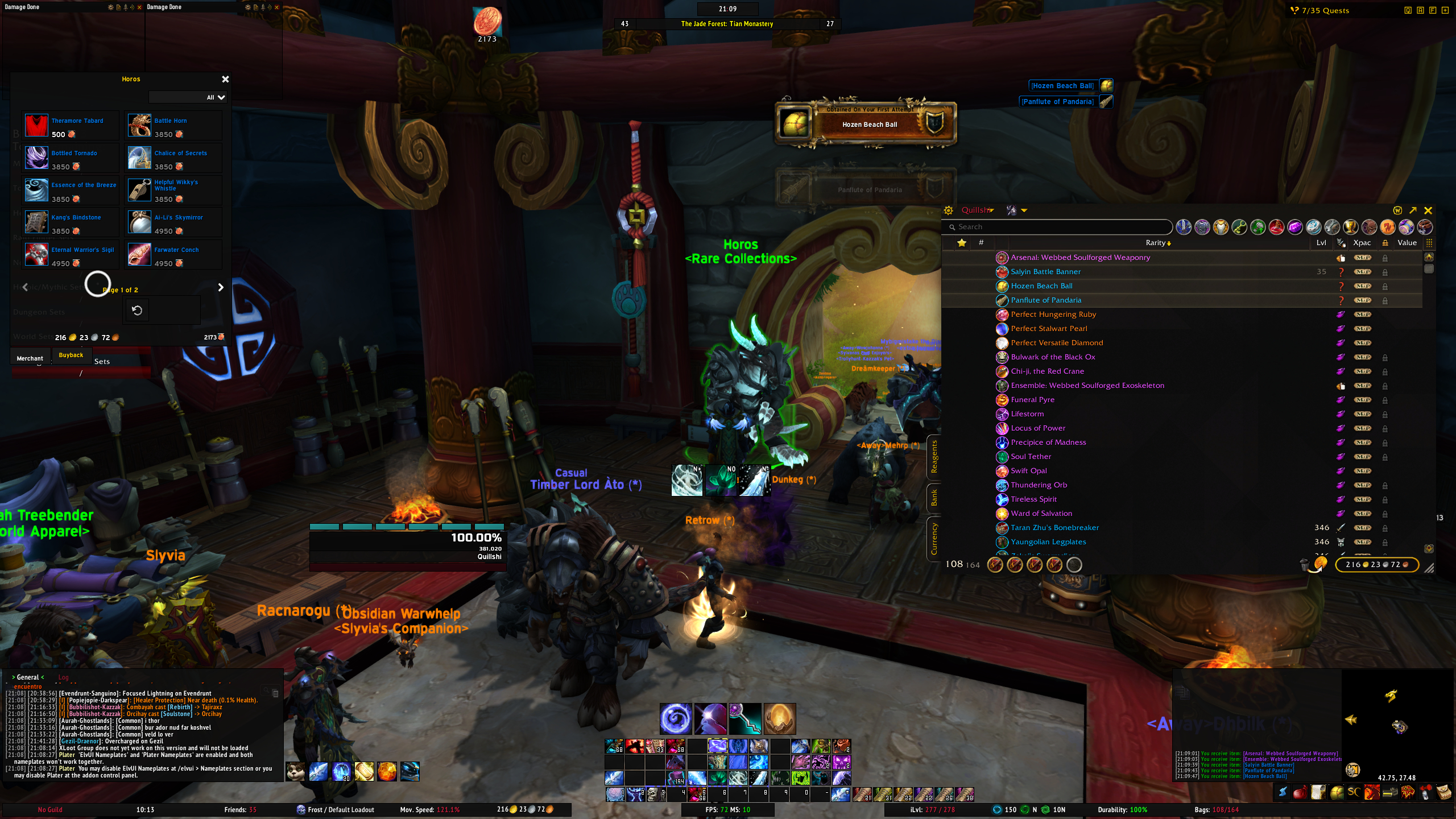
Task: Switch to the Buyback tab
Action: point(71,355)
